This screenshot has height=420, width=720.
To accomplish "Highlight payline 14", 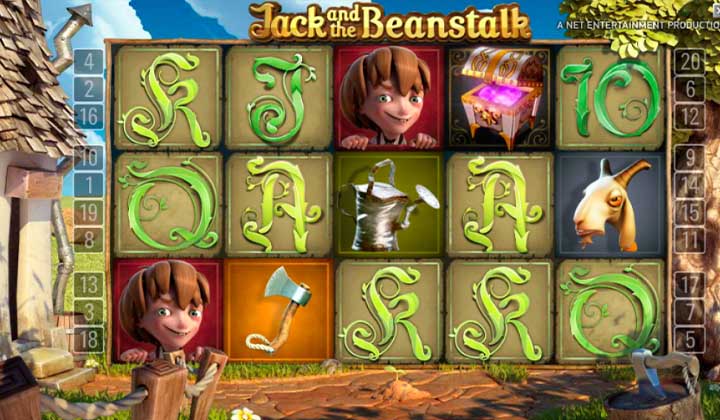I will 689,184.
